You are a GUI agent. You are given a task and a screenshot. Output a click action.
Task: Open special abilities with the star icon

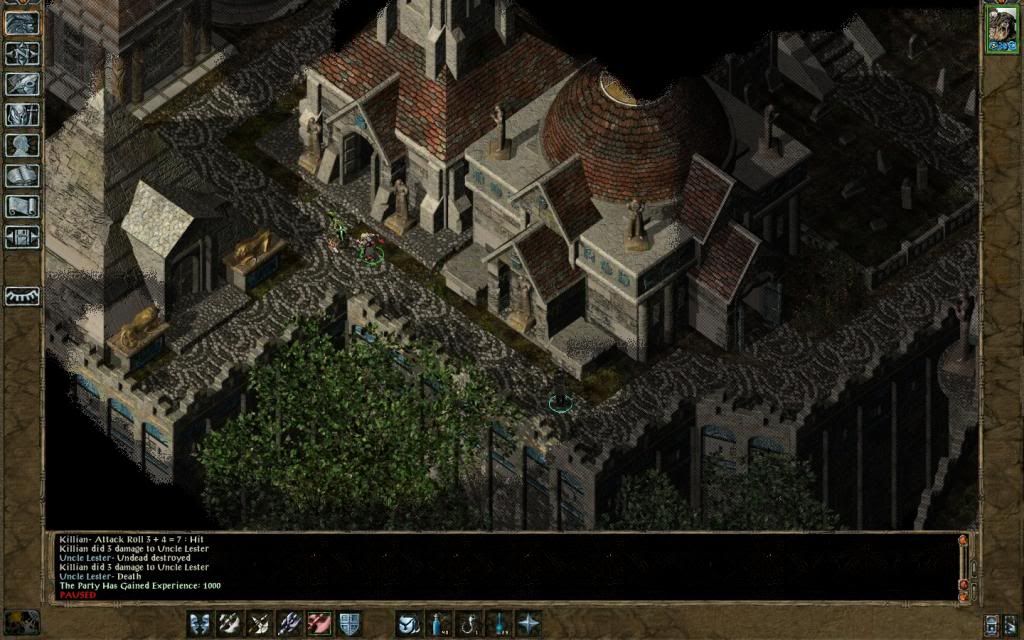528,624
